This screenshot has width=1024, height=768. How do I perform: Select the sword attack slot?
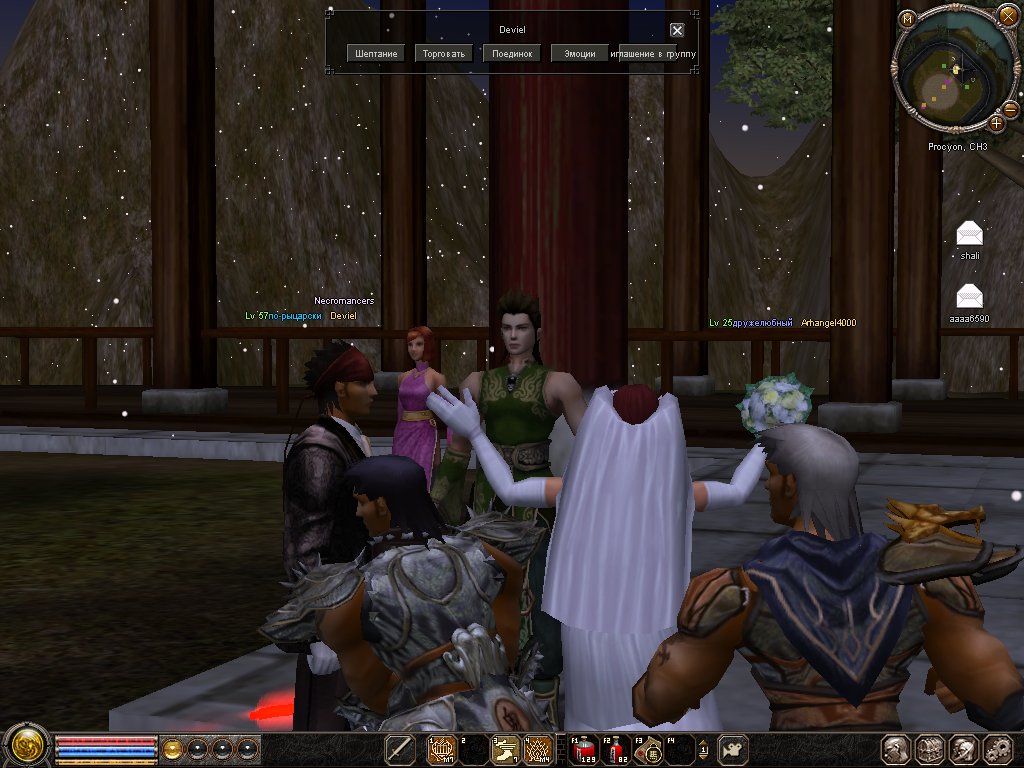[401, 748]
